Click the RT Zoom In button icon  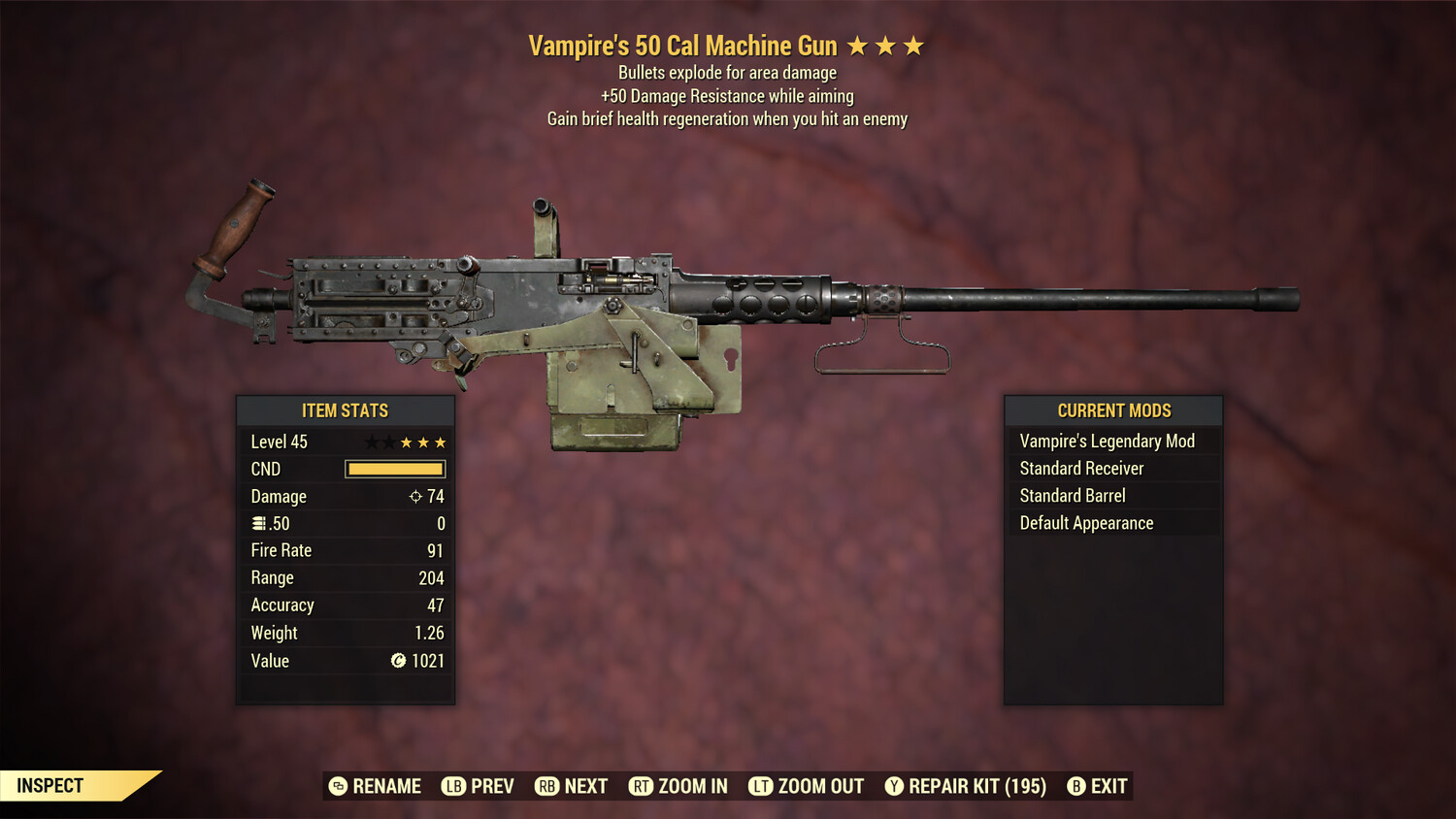tap(642, 786)
